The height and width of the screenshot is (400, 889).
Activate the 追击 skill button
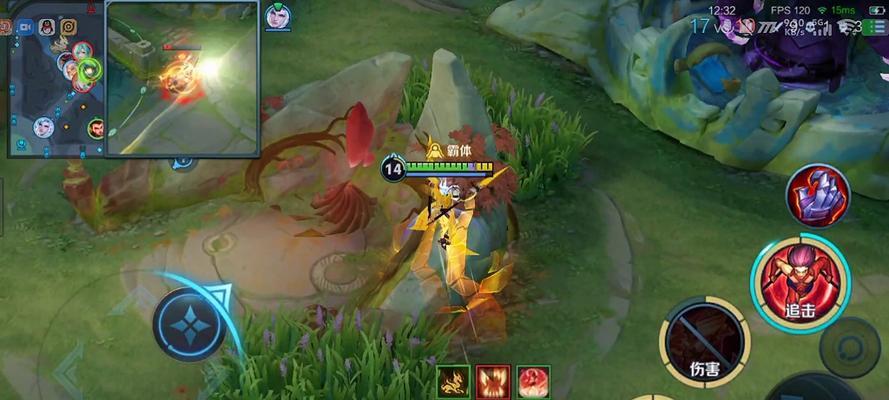pyautogui.click(x=798, y=284)
